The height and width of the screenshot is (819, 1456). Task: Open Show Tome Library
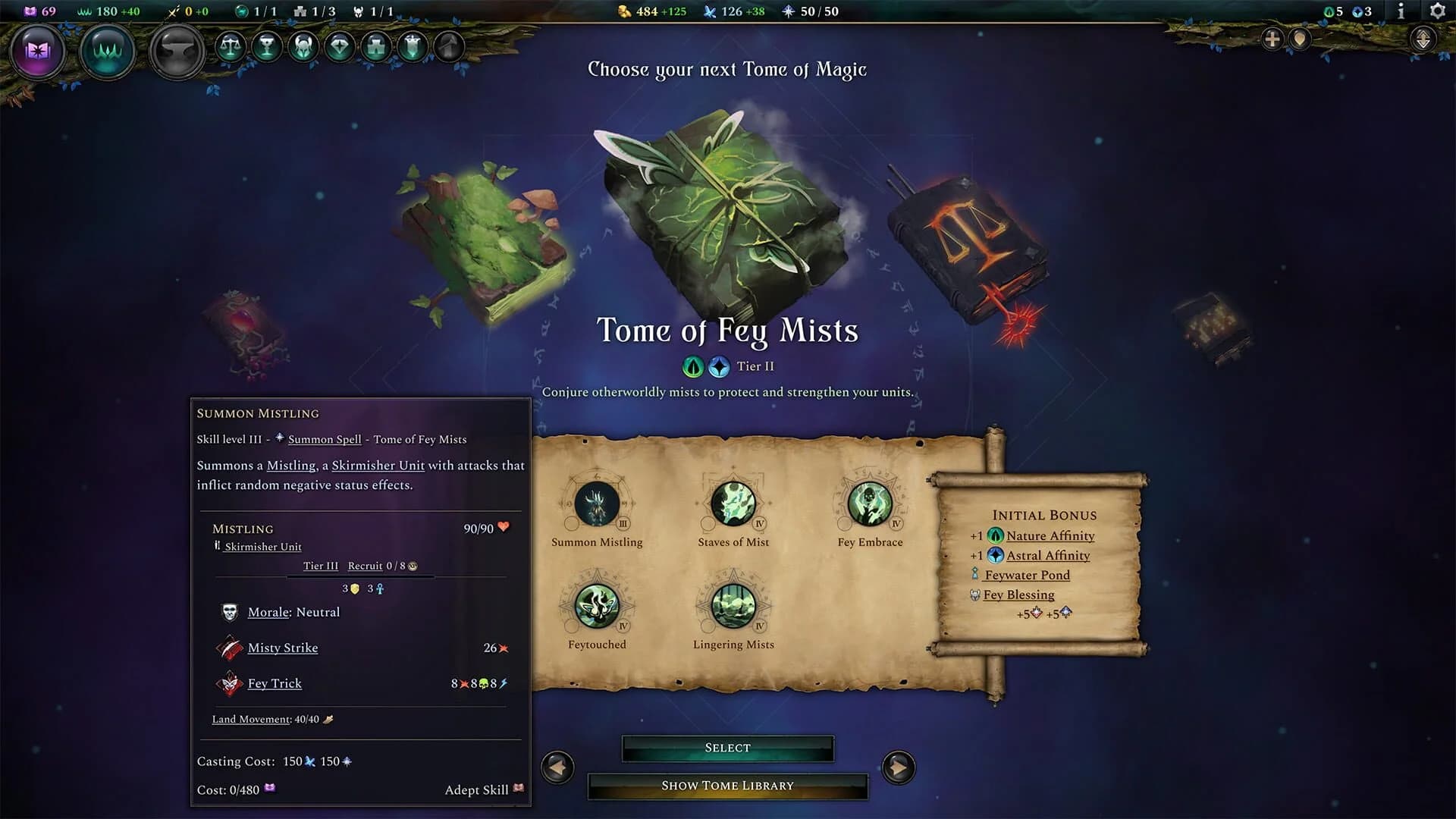(727, 786)
